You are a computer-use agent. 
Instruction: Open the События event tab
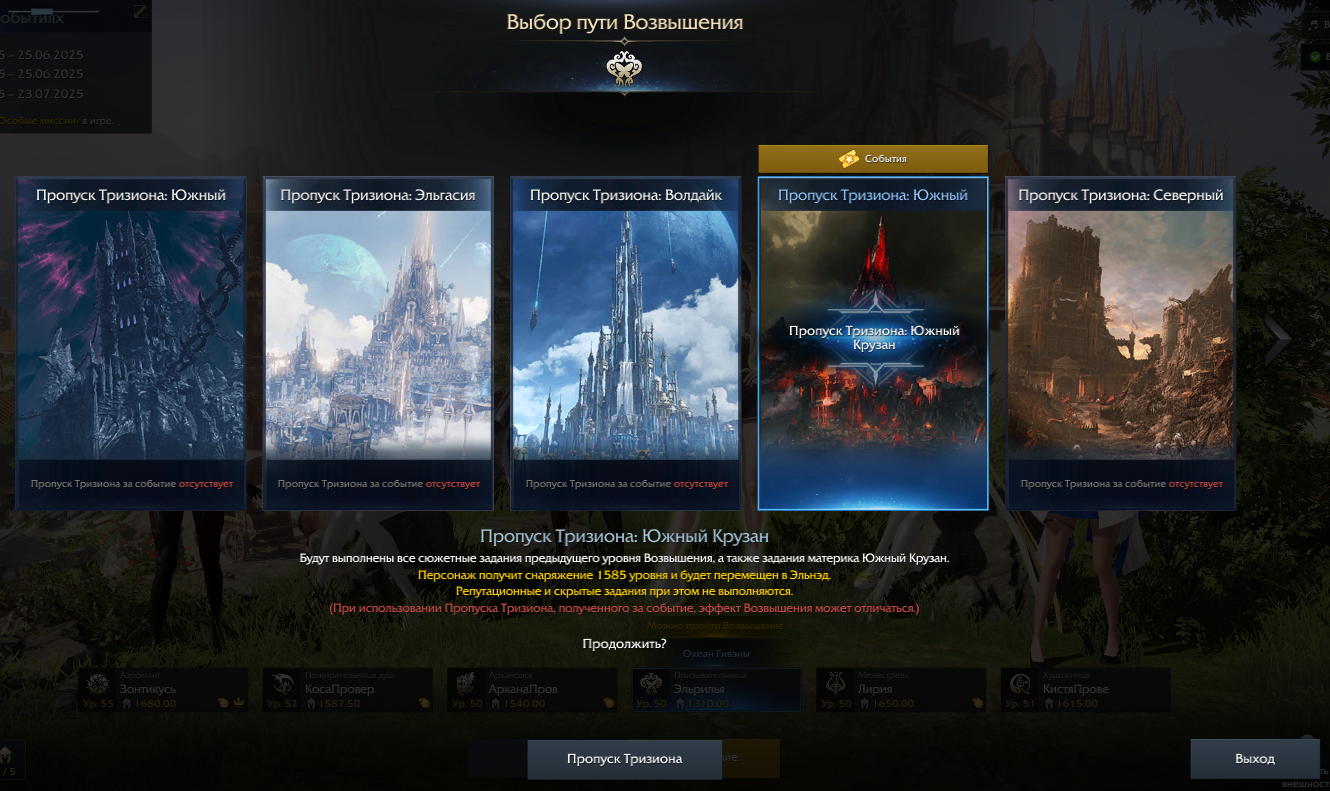click(x=873, y=159)
